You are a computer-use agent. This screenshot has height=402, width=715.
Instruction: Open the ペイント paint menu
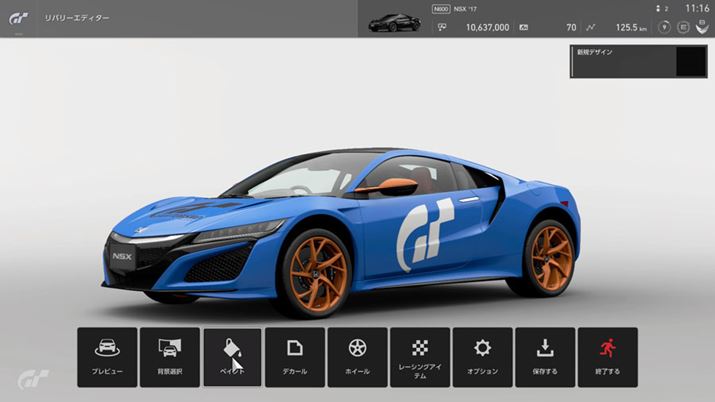point(232,357)
